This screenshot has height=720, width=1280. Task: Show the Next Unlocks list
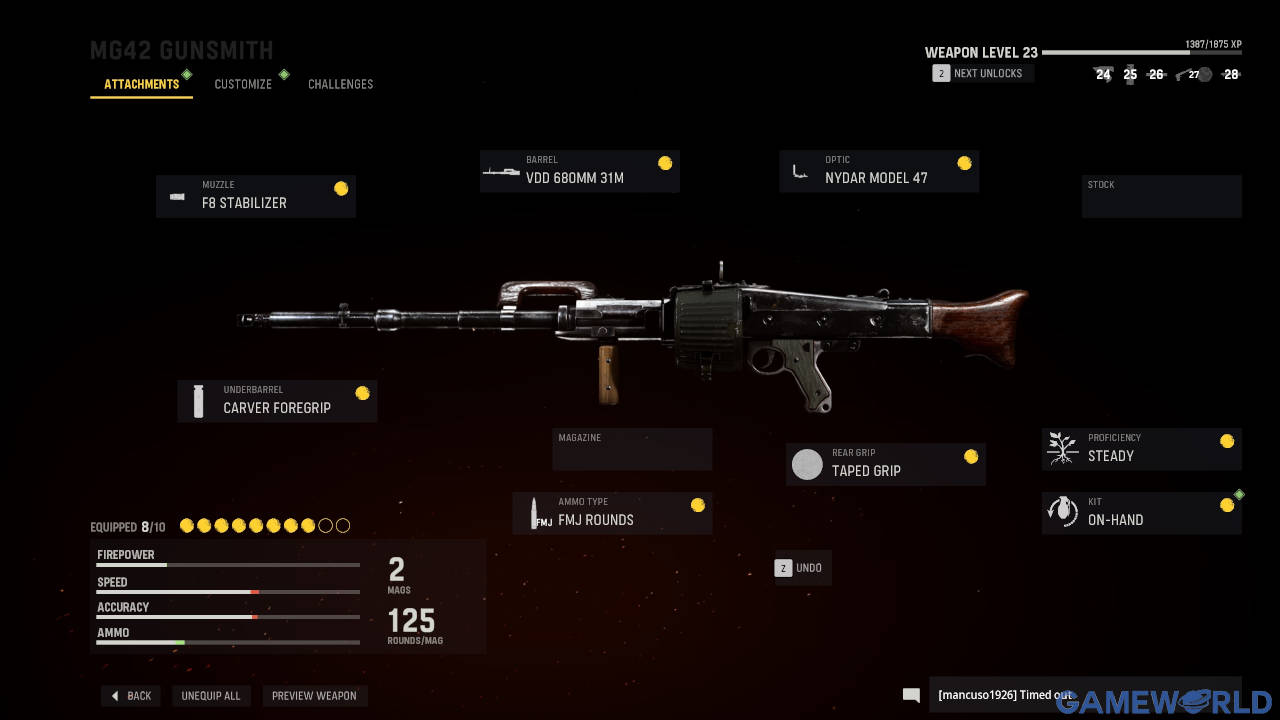coord(980,73)
